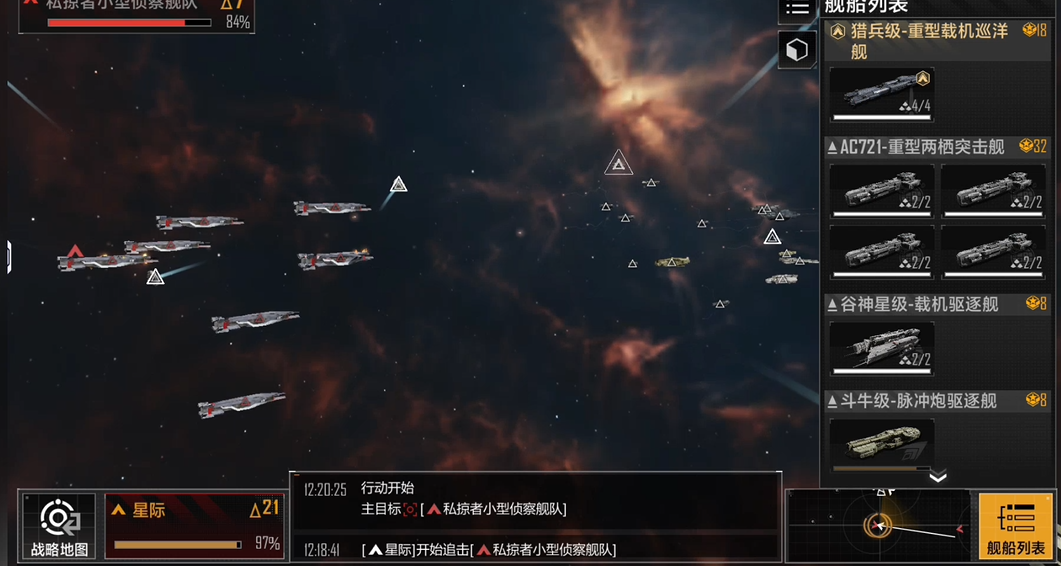Screen dimensions: 1061x566
Task: Select the 私掠者小型侦察舰队 enemy target panel
Action: pos(137,14)
